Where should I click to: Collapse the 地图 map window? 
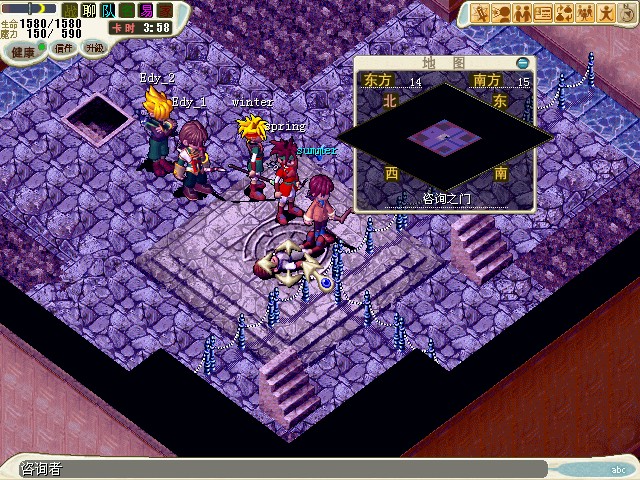pyautogui.click(x=522, y=63)
